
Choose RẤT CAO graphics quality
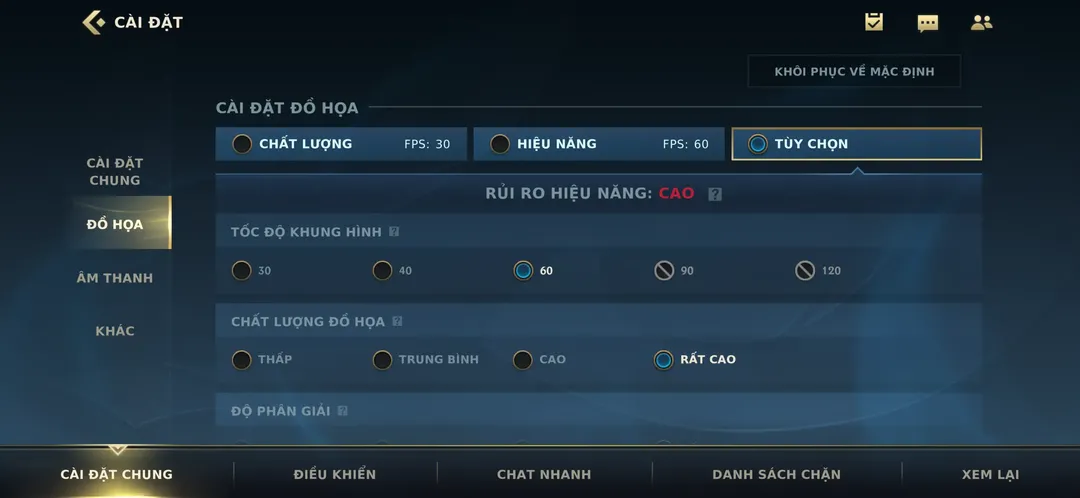[x=663, y=360]
